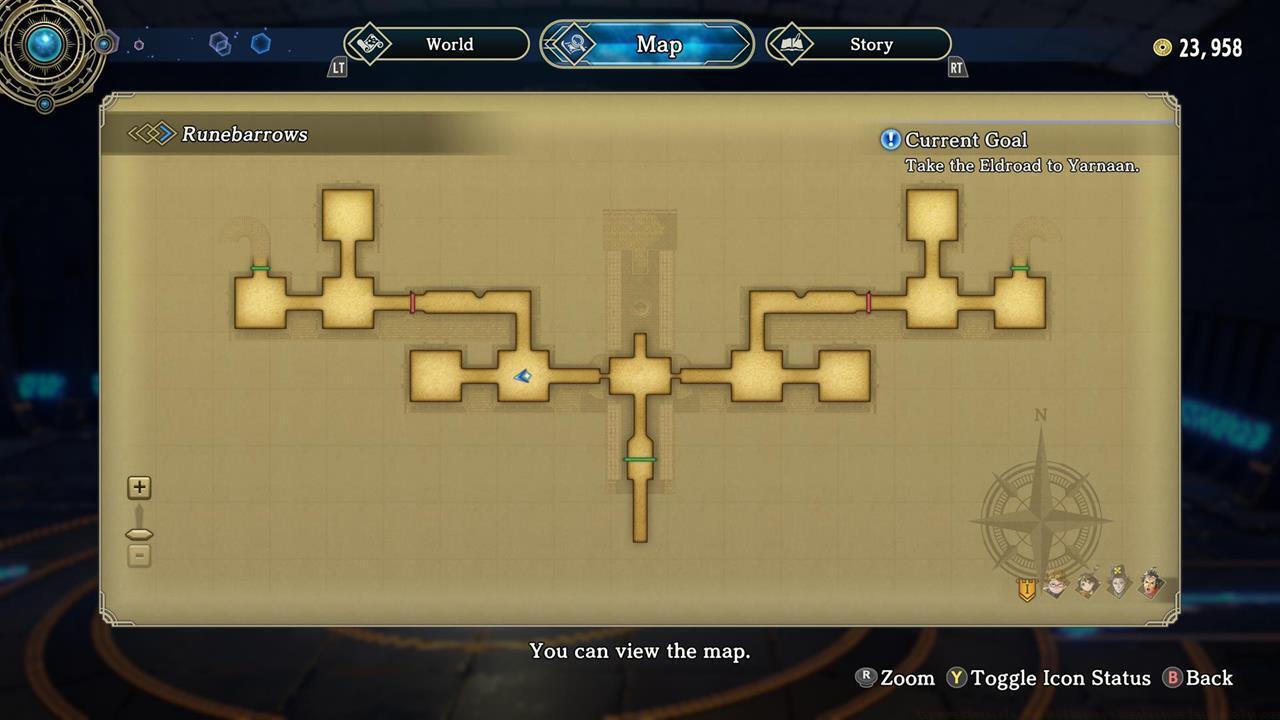The width and height of the screenshot is (1280, 720).
Task: Click the green door marker on the south passage
Action: pos(640,459)
